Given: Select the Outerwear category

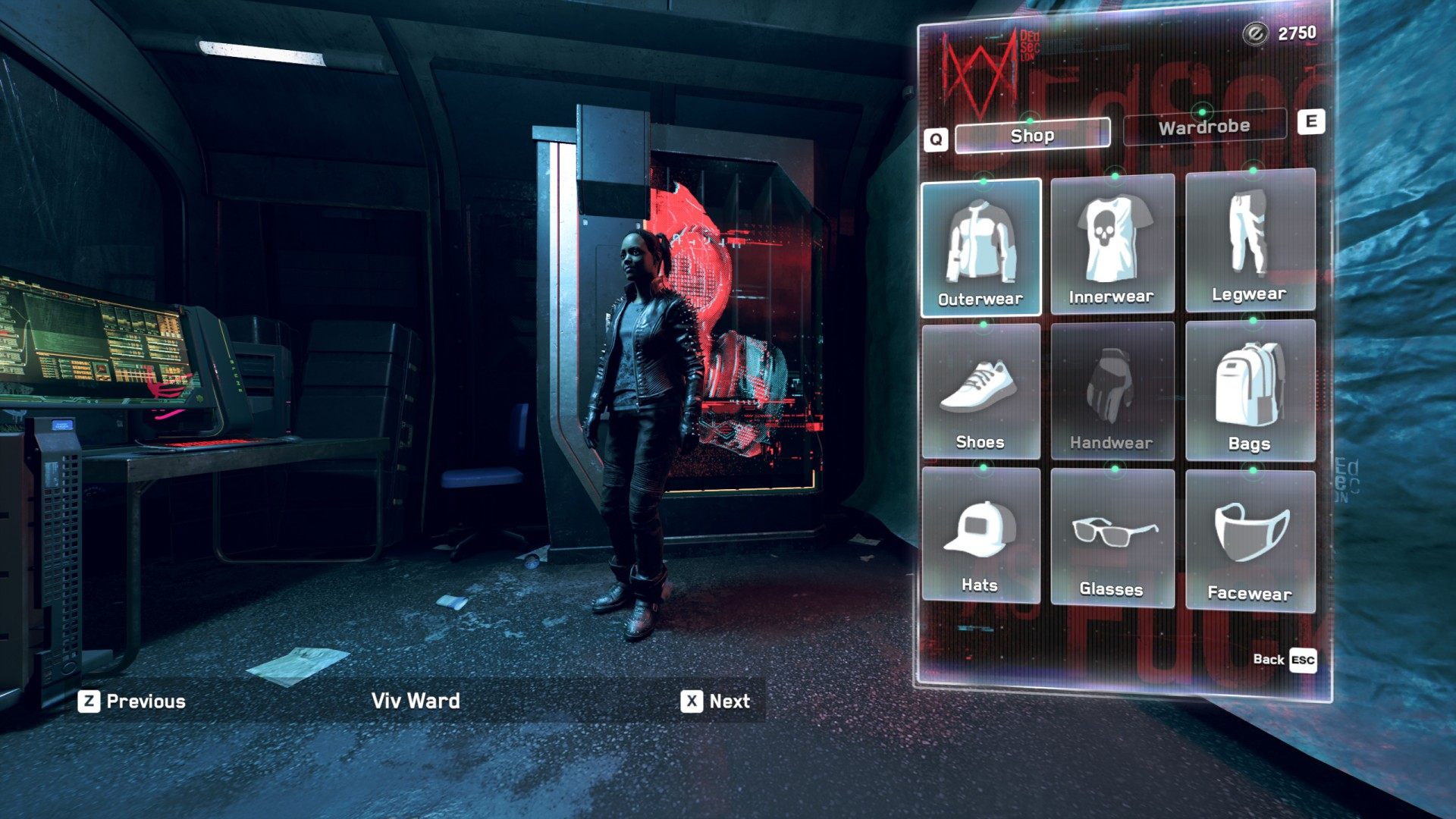Looking at the screenshot, I should [981, 247].
